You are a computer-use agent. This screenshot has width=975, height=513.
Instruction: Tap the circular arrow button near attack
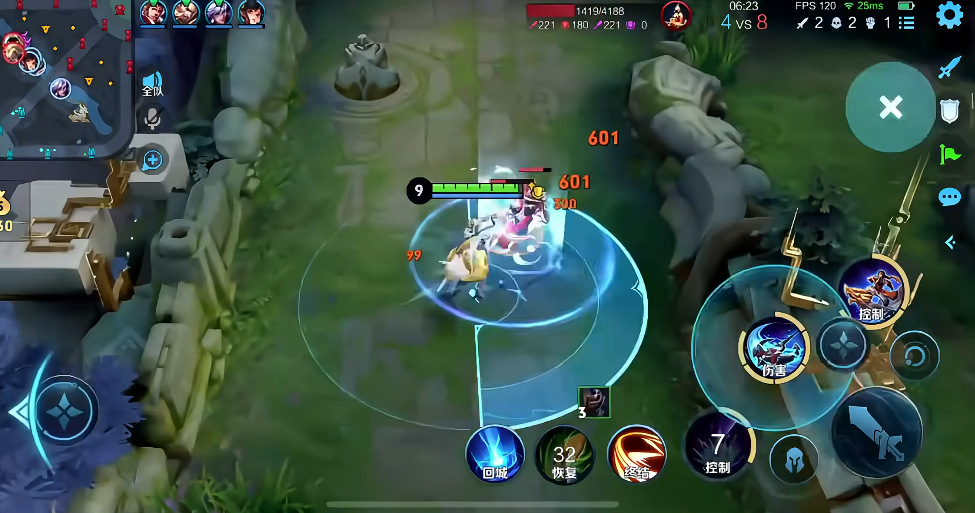click(x=914, y=355)
